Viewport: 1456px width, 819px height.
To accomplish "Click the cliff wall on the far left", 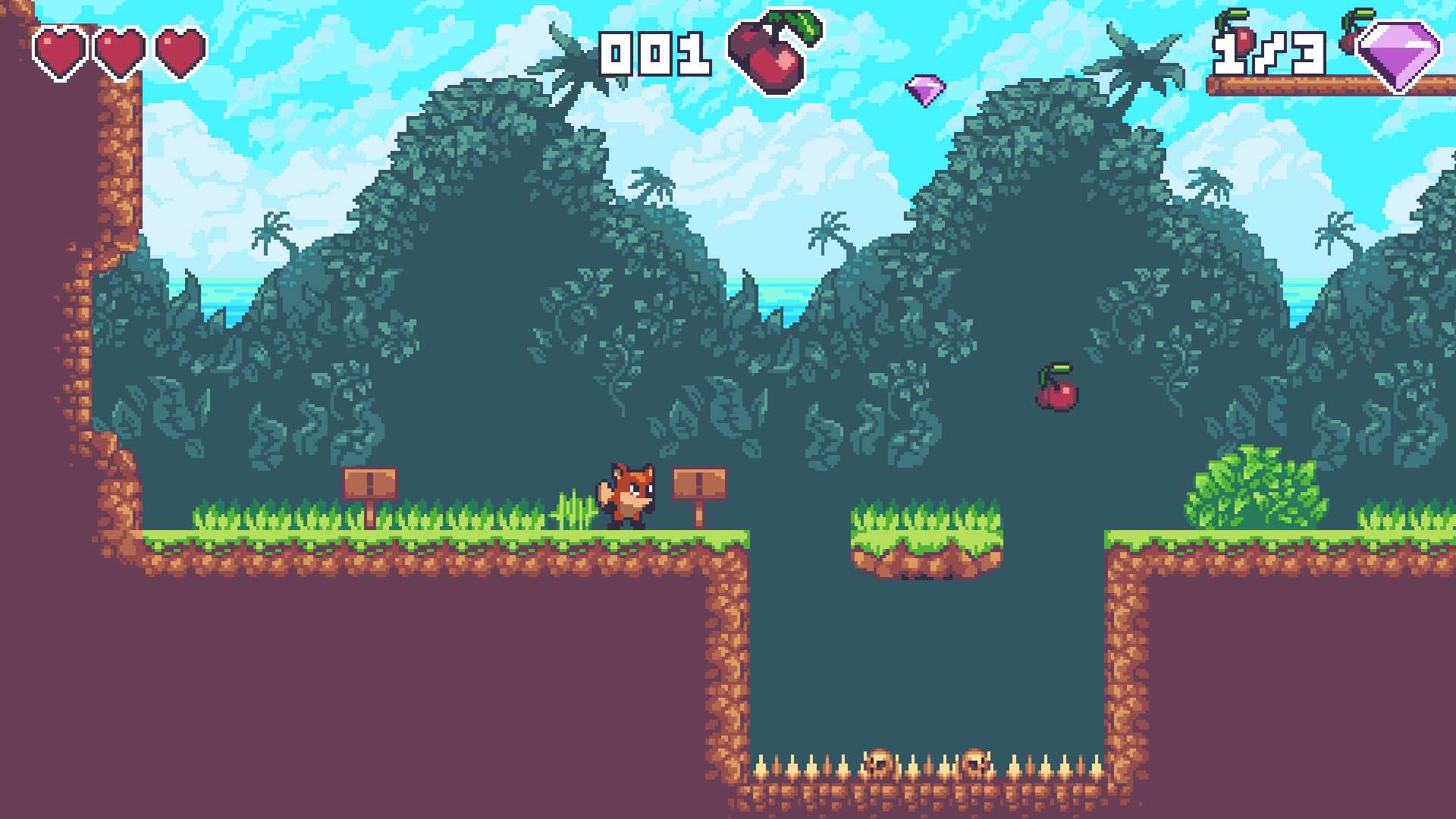I will point(83,303).
